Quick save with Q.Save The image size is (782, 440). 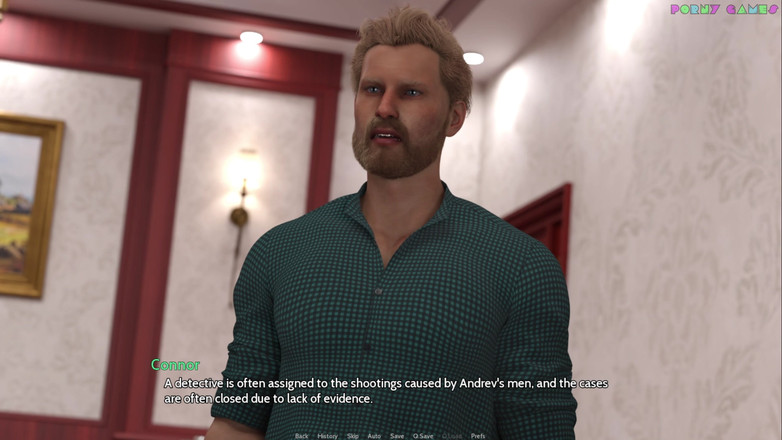click(423, 436)
